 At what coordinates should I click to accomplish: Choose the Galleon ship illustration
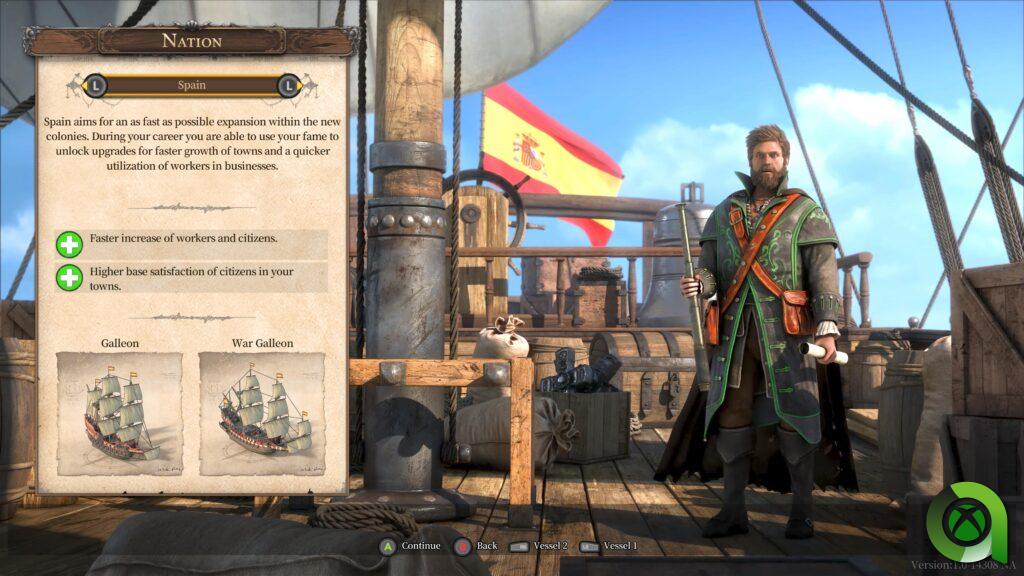pyautogui.click(x=120, y=413)
